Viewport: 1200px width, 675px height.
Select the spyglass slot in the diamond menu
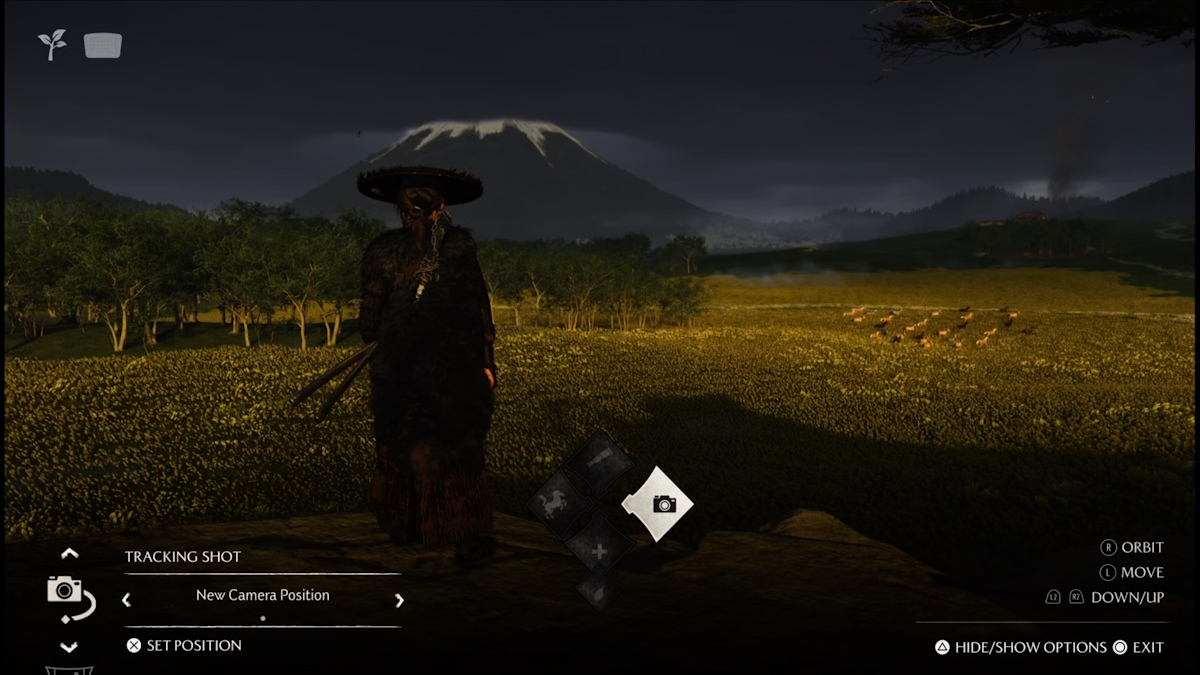[598, 463]
